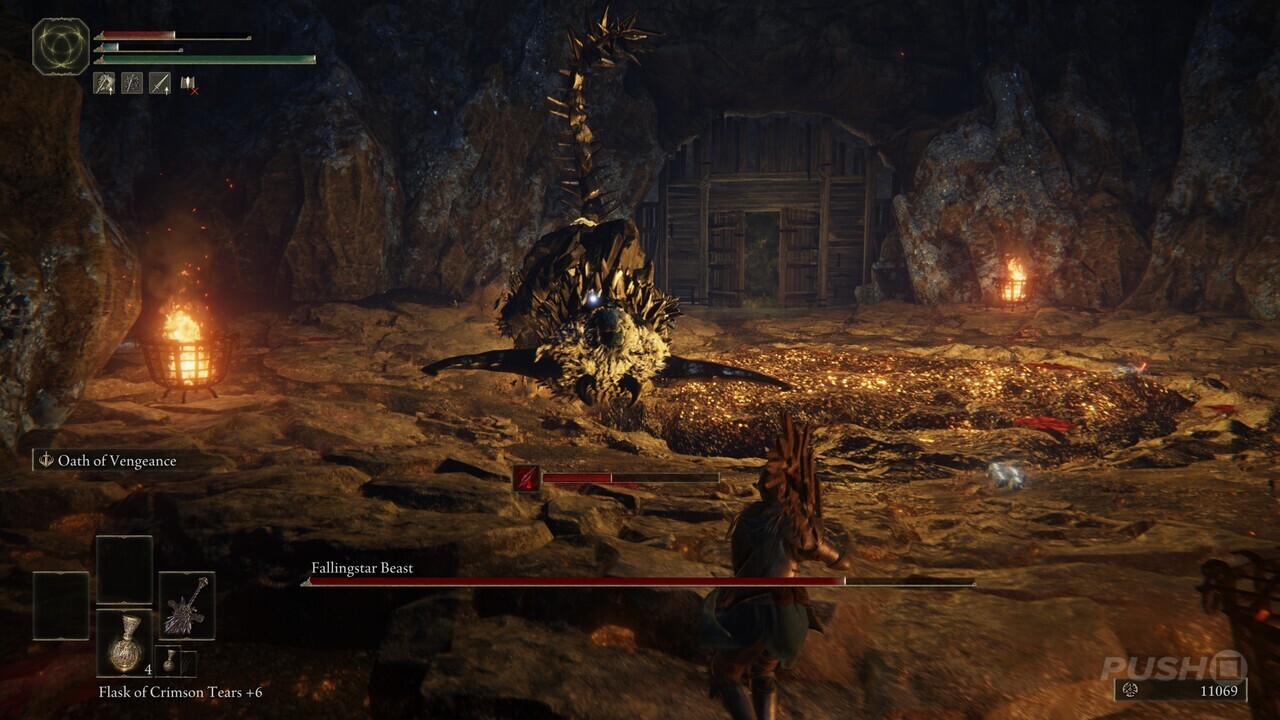The width and height of the screenshot is (1280, 720).
Task: Select the Flask of Crimson Tears icon
Action: pyautogui.click(x=126, y=642)
